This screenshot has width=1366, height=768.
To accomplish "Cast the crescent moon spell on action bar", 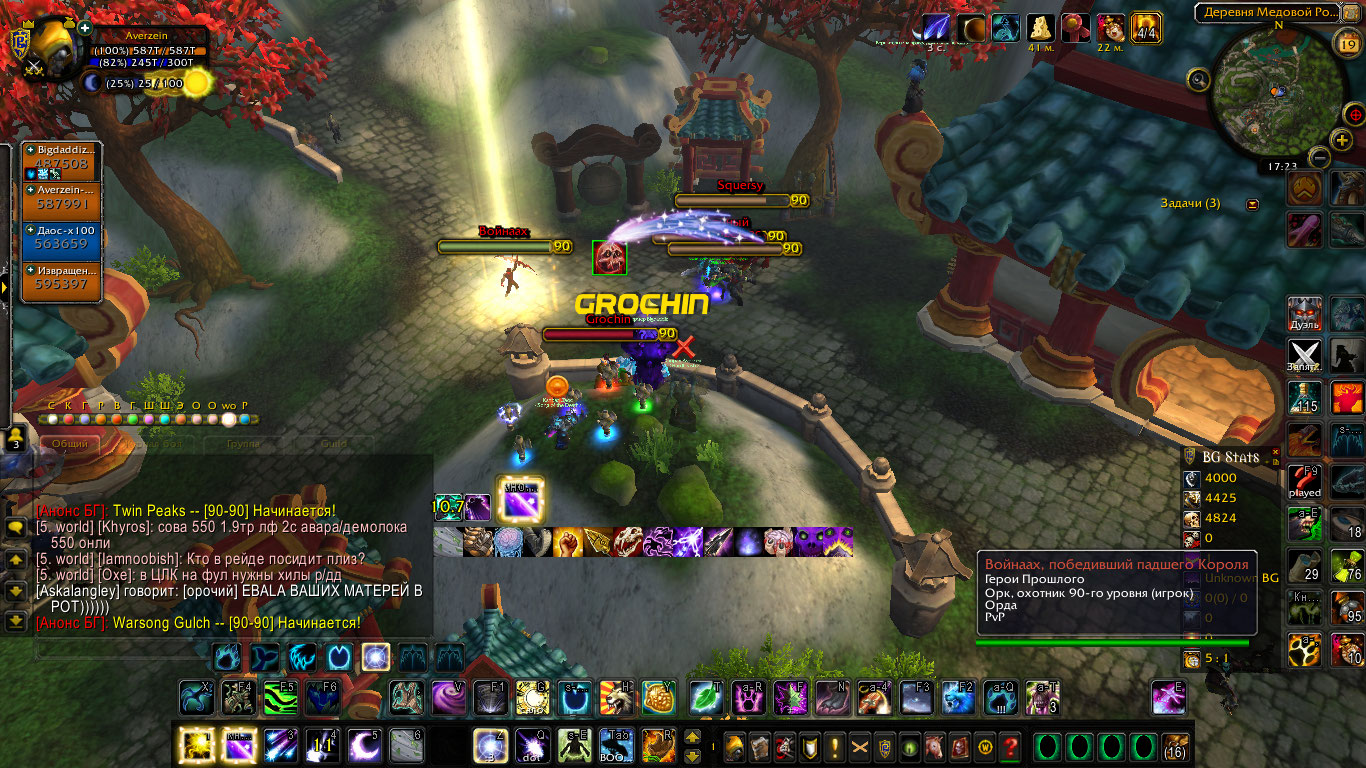I will point(364,746).
